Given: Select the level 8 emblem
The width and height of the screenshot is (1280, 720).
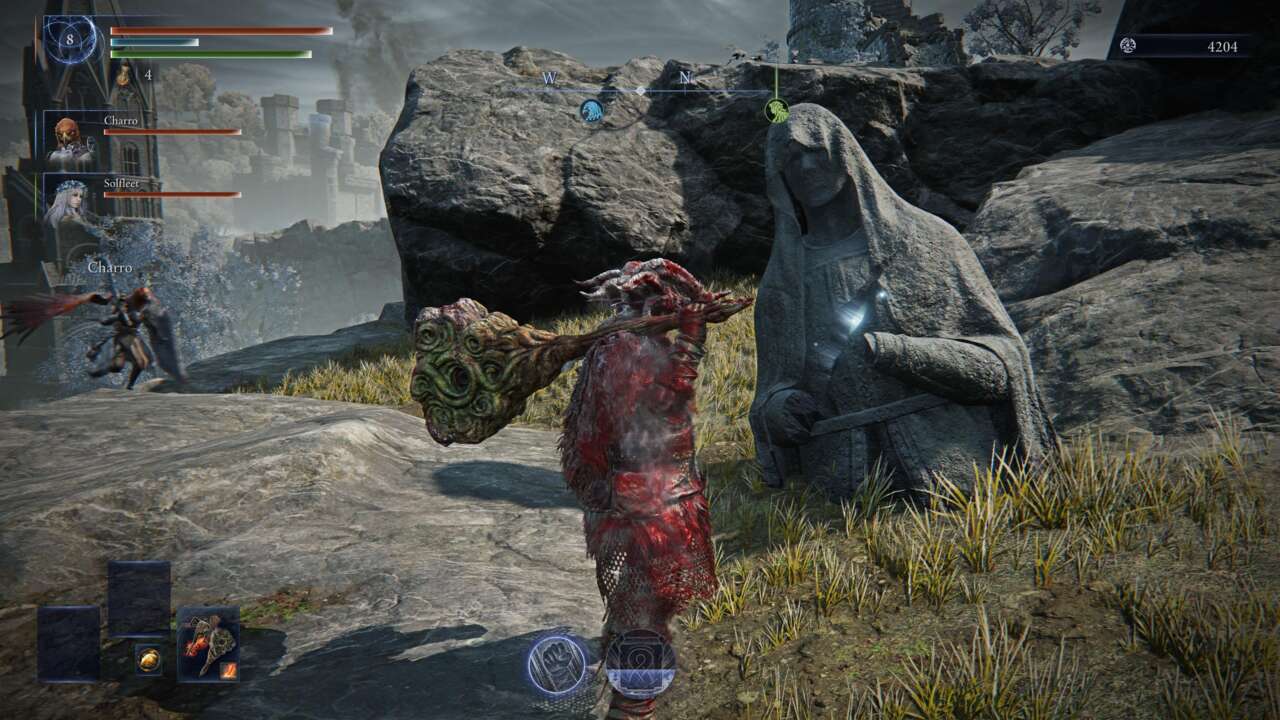Looking at the screenshot, I should [x=70, y=40].
